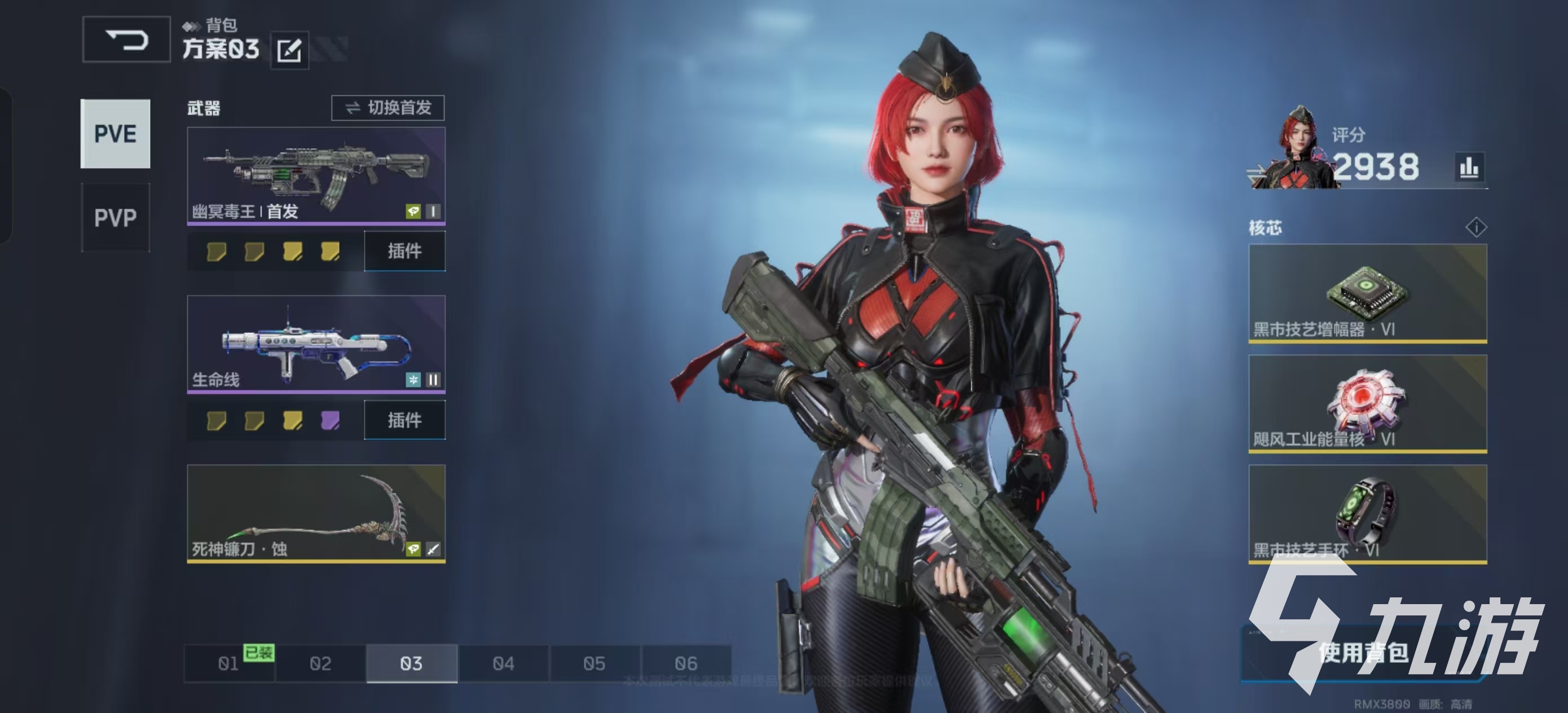
Task: Choose loadout preset 01
Action: [229, 663]
